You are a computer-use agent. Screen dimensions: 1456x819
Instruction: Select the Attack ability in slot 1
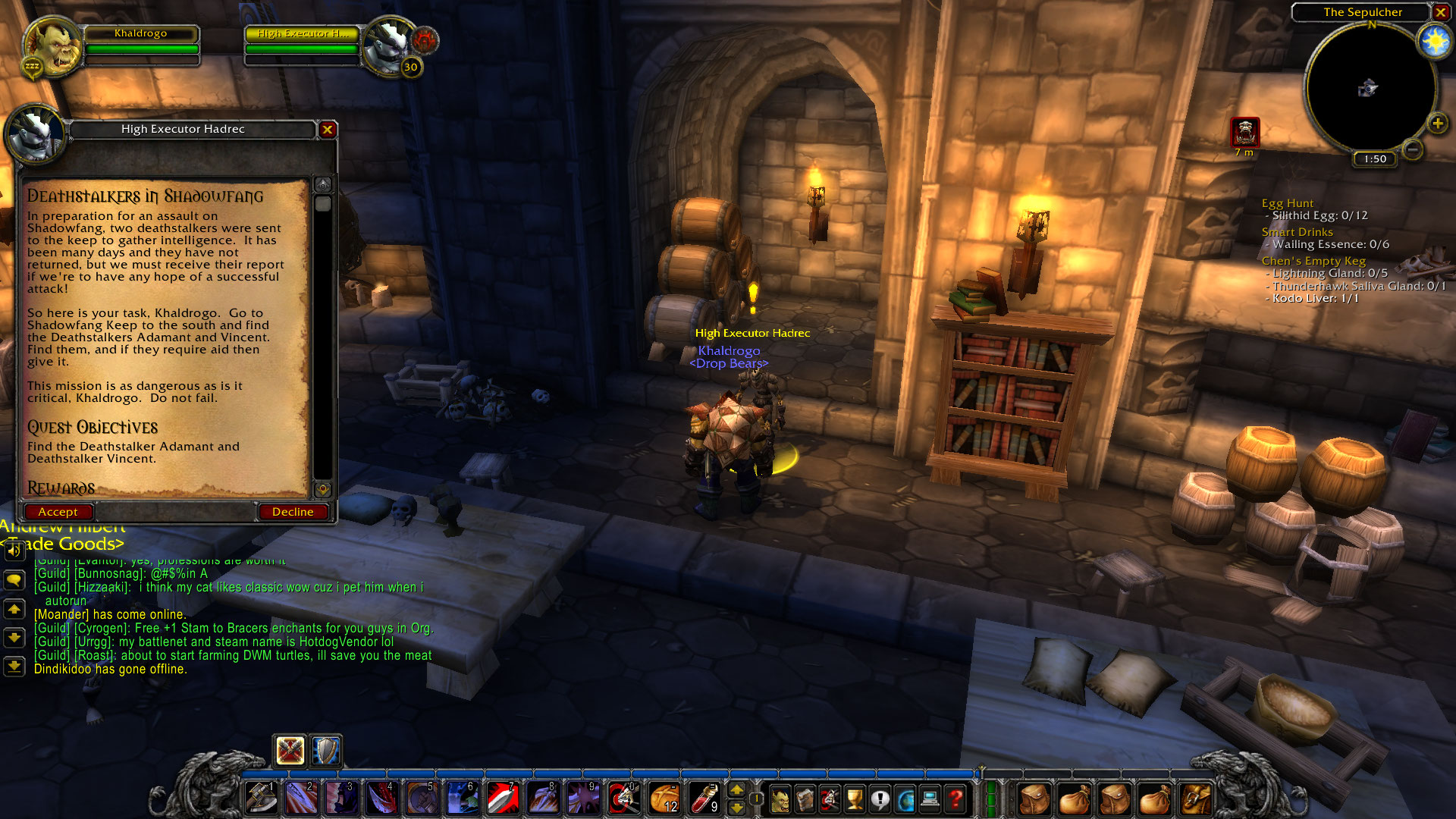tap(261, 798)
